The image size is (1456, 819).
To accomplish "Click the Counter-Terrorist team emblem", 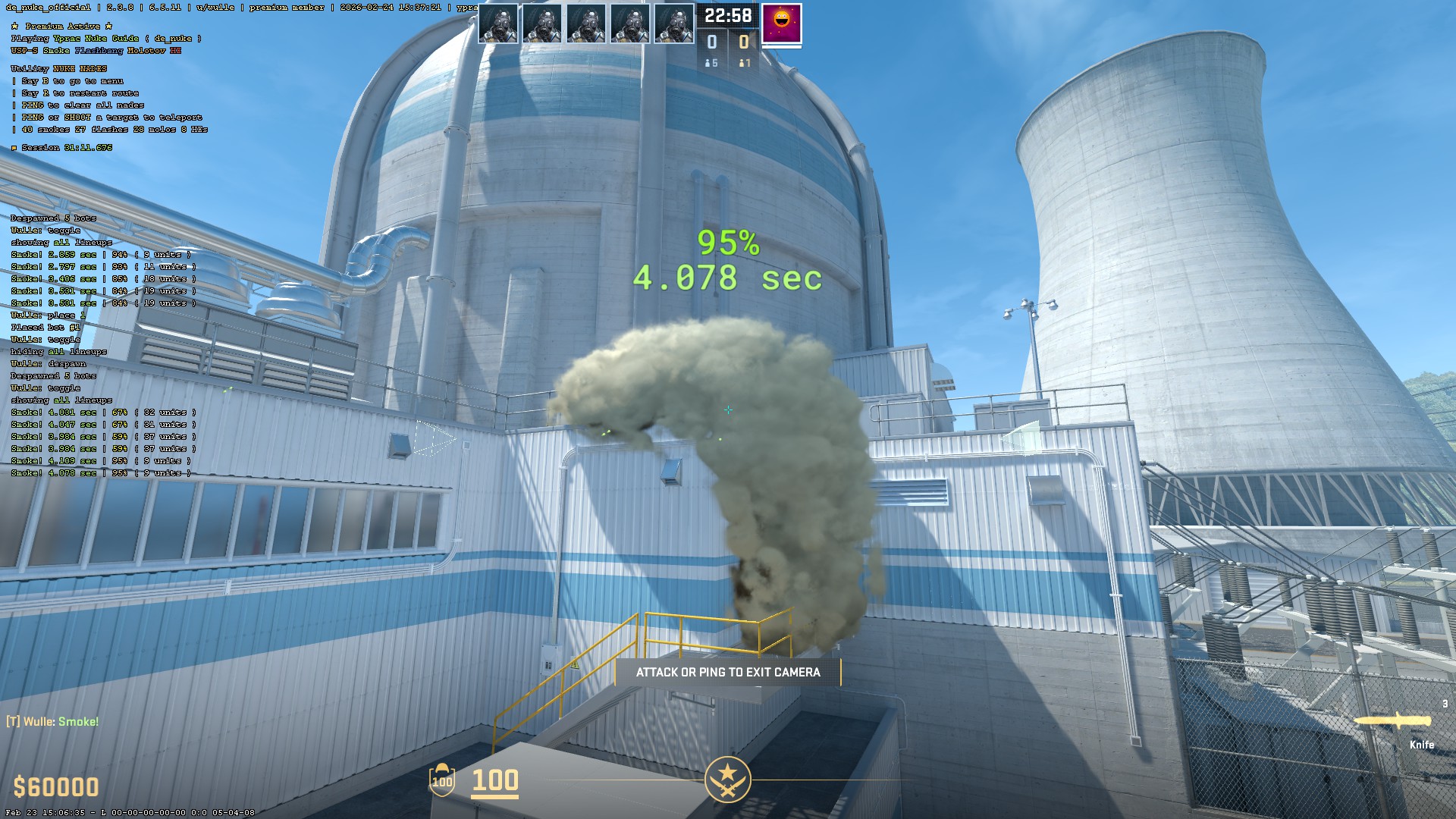I will pos(727,779).
